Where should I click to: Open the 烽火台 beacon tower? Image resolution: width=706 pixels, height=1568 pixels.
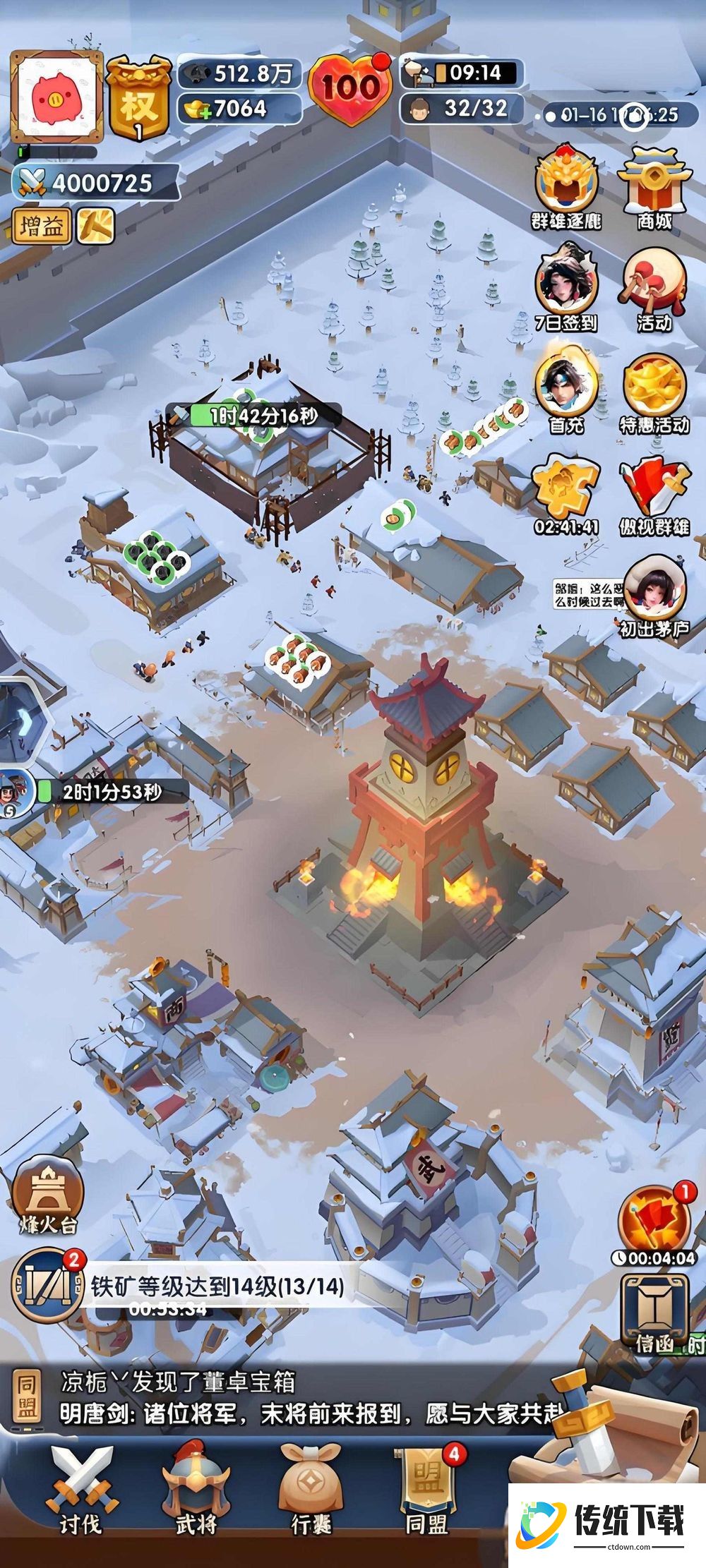(47, 1196)
